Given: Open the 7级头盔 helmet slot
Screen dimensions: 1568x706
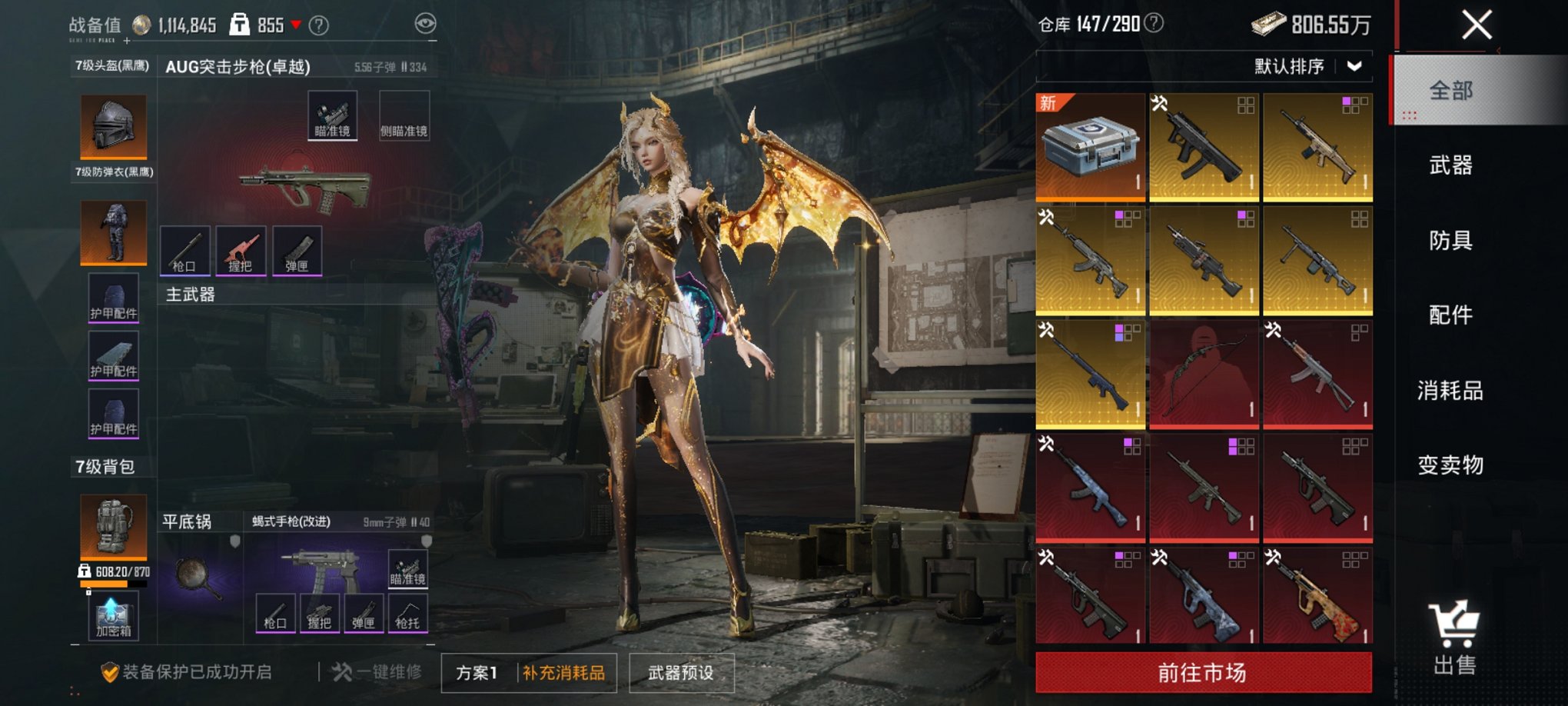Looking at the screenshot, I should click(114, 126).
